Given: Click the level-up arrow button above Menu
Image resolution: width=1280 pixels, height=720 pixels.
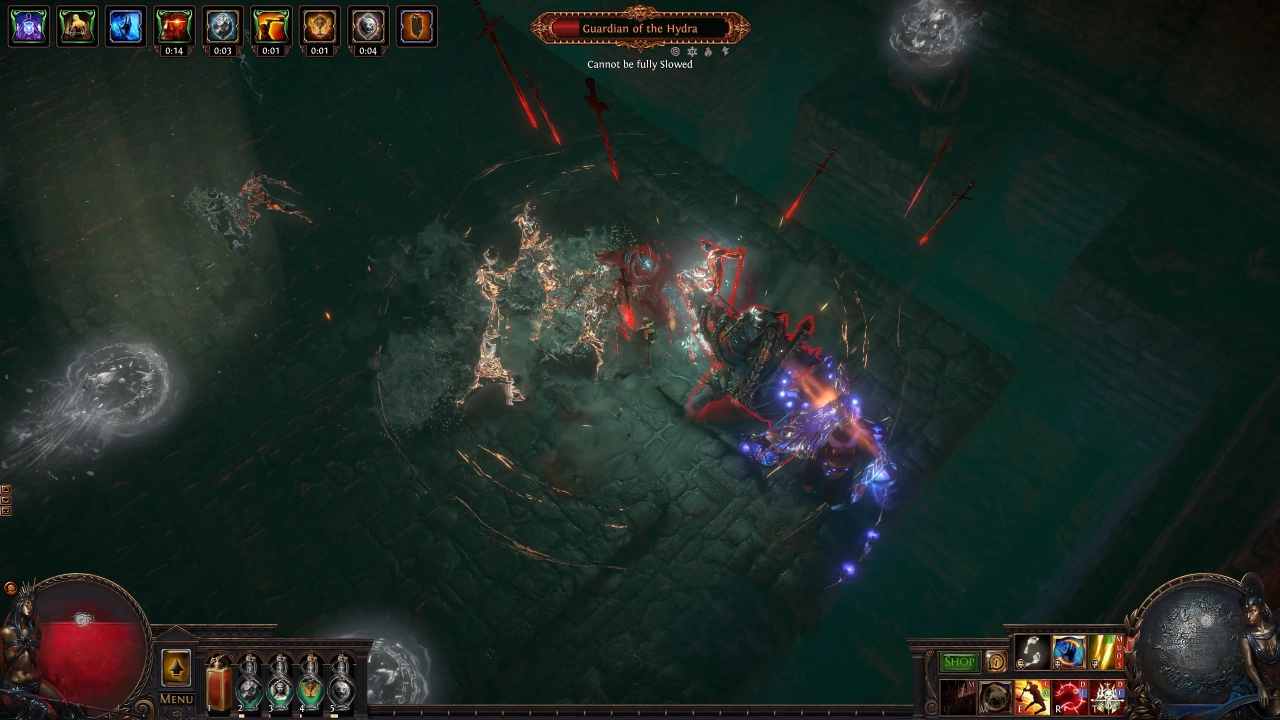Looking at the screenshot, I should pyautogui.click(x=176, y=667).
